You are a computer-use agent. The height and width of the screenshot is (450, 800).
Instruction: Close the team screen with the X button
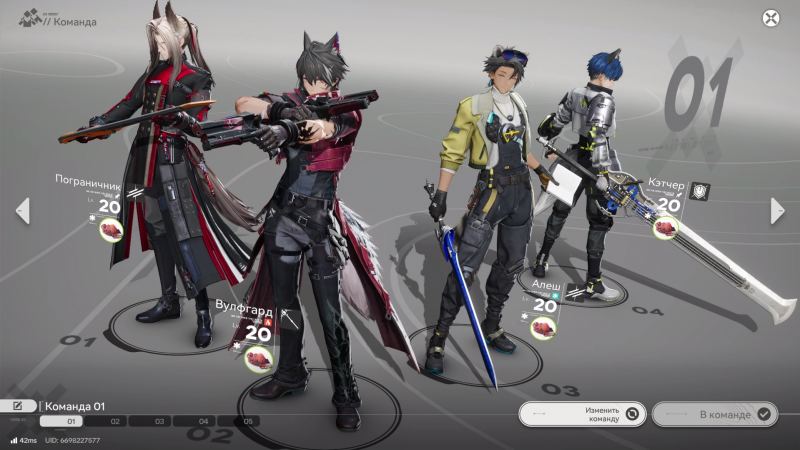pos(770,17)
